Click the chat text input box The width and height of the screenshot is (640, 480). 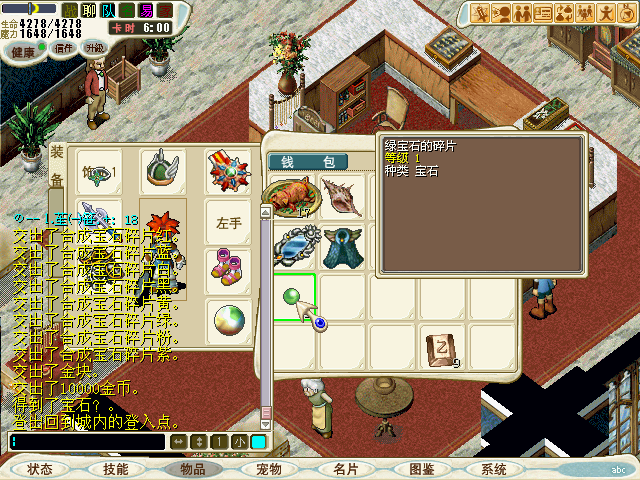[86, 441]
